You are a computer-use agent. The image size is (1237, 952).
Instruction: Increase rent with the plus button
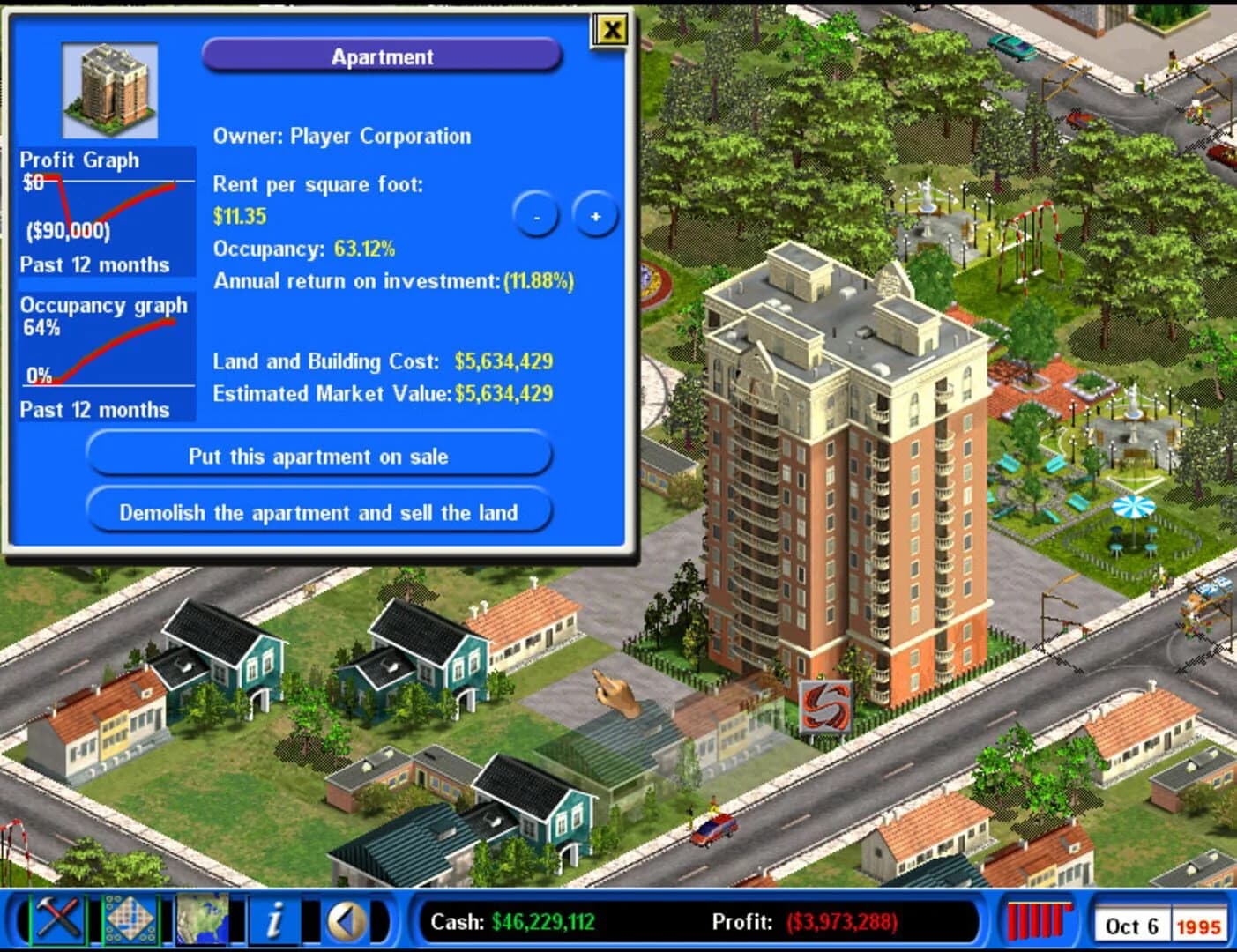click(x=596, y=216)
